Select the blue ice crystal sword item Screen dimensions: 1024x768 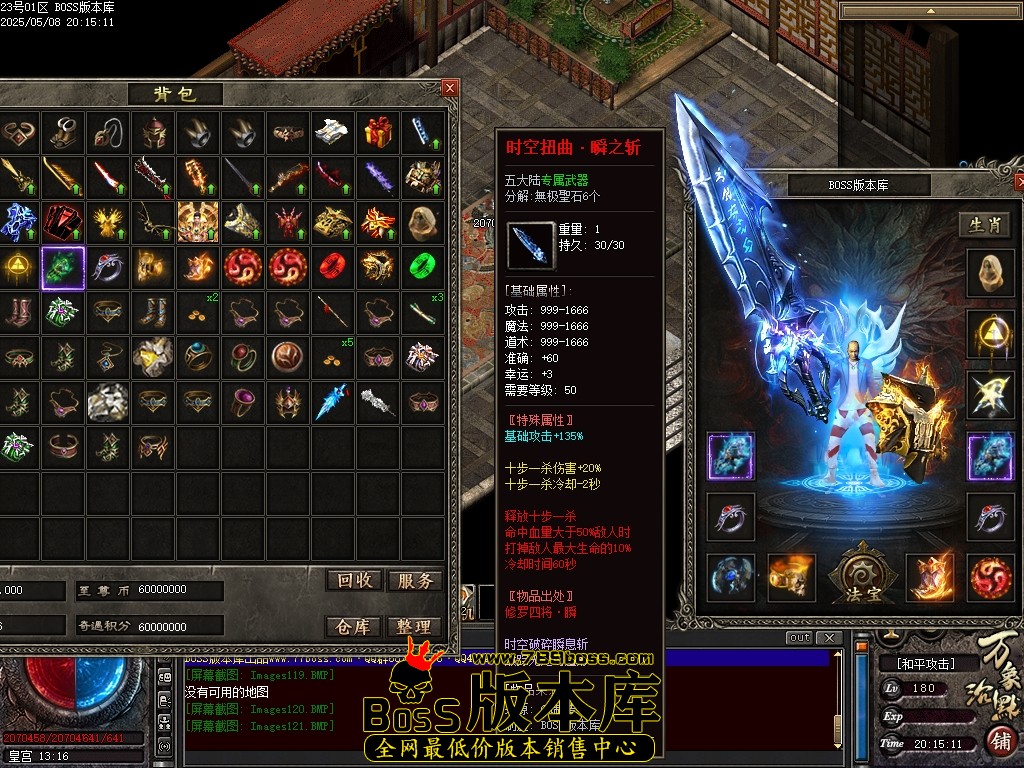pos(333,401)
